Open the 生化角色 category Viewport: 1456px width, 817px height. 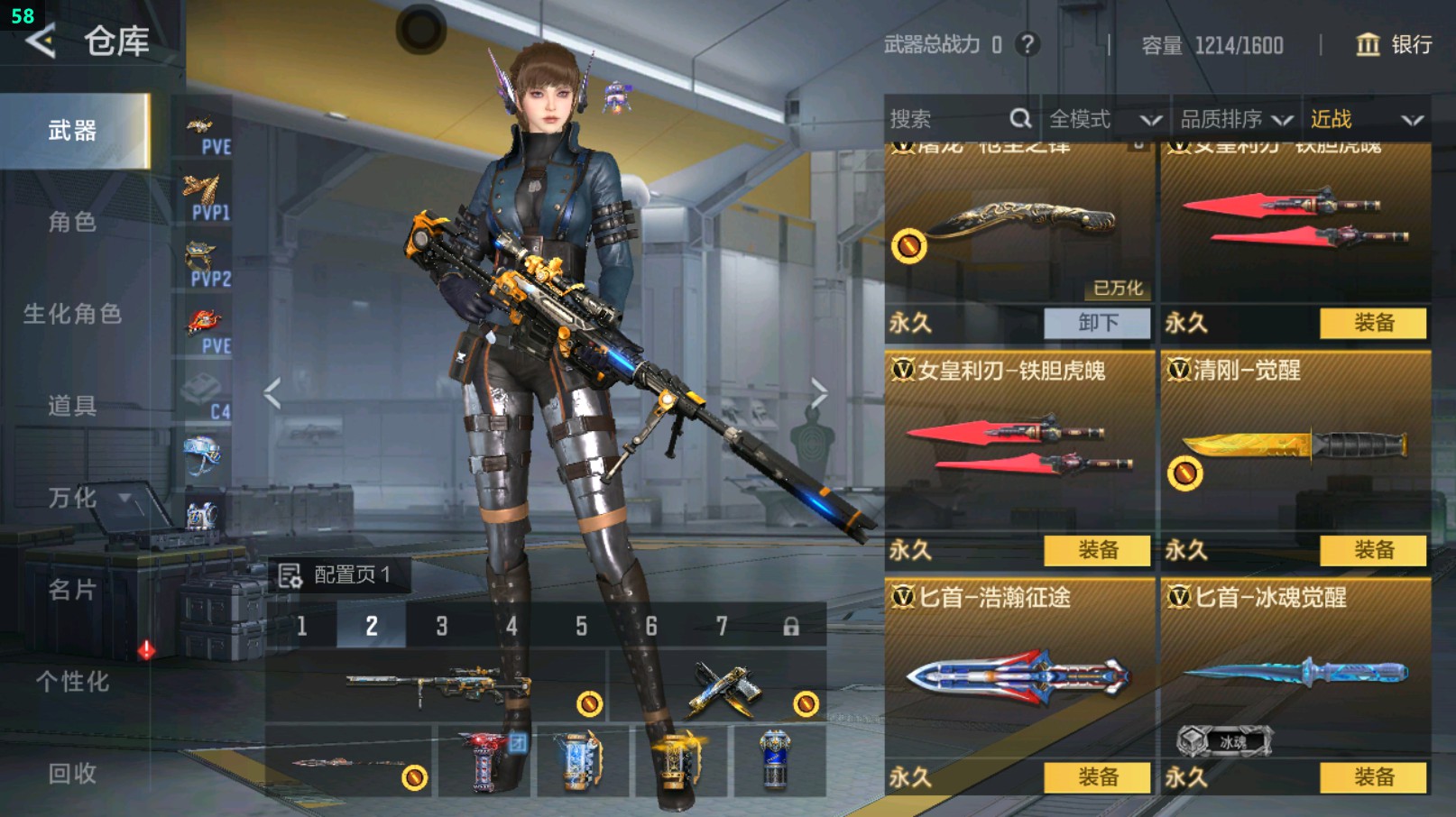coord(73,314)
